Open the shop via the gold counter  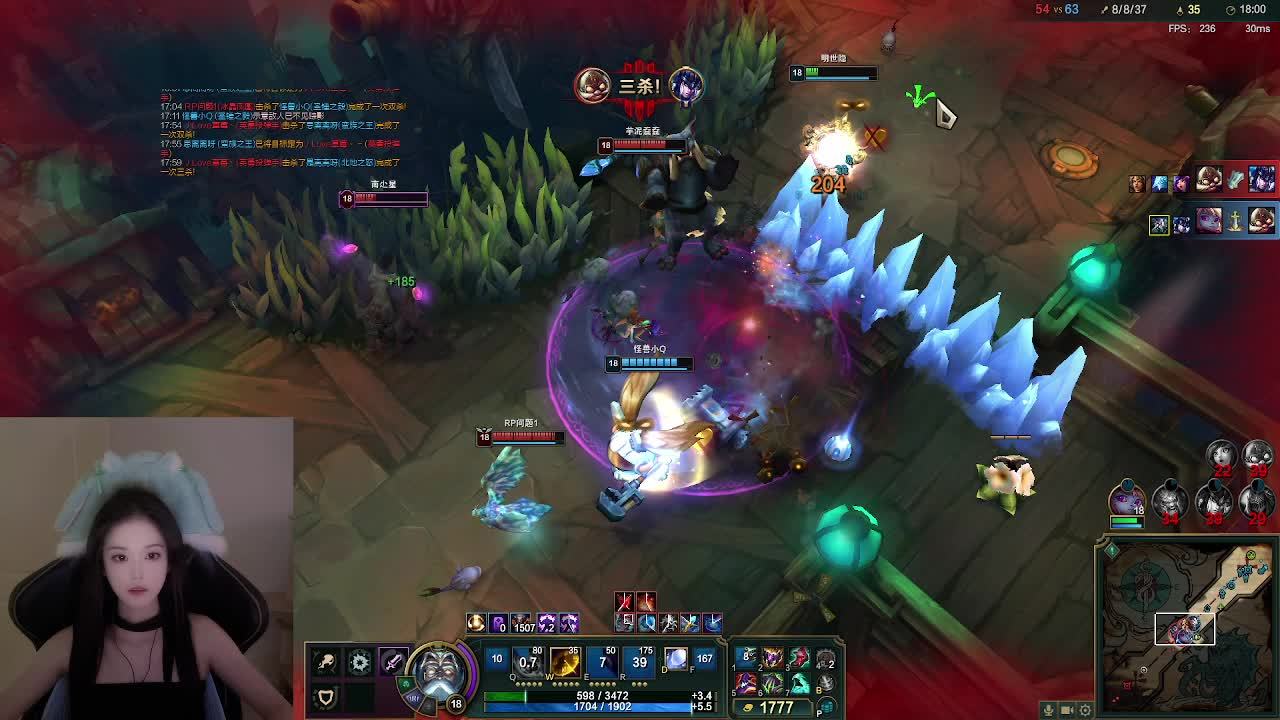[776, 707]
